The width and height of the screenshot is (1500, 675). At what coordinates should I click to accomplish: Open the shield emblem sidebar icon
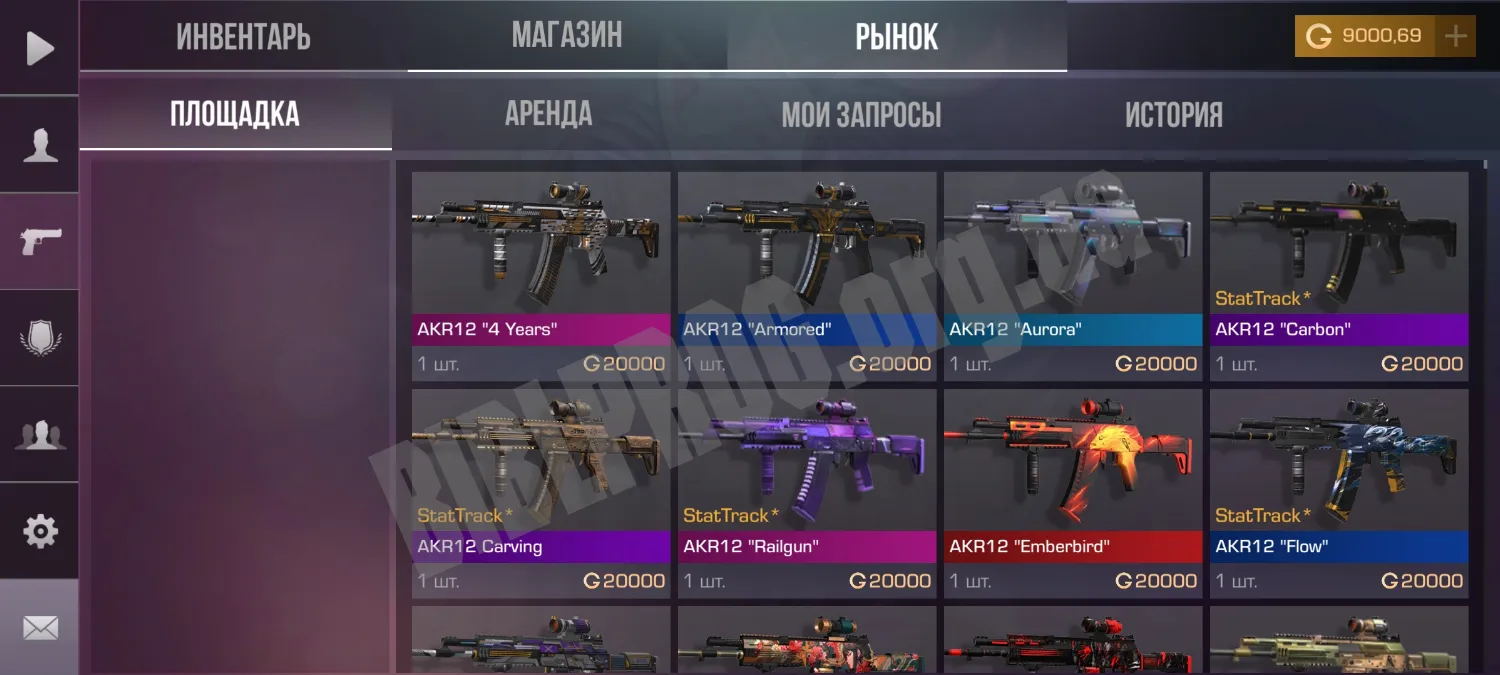(x=39, y=338)
